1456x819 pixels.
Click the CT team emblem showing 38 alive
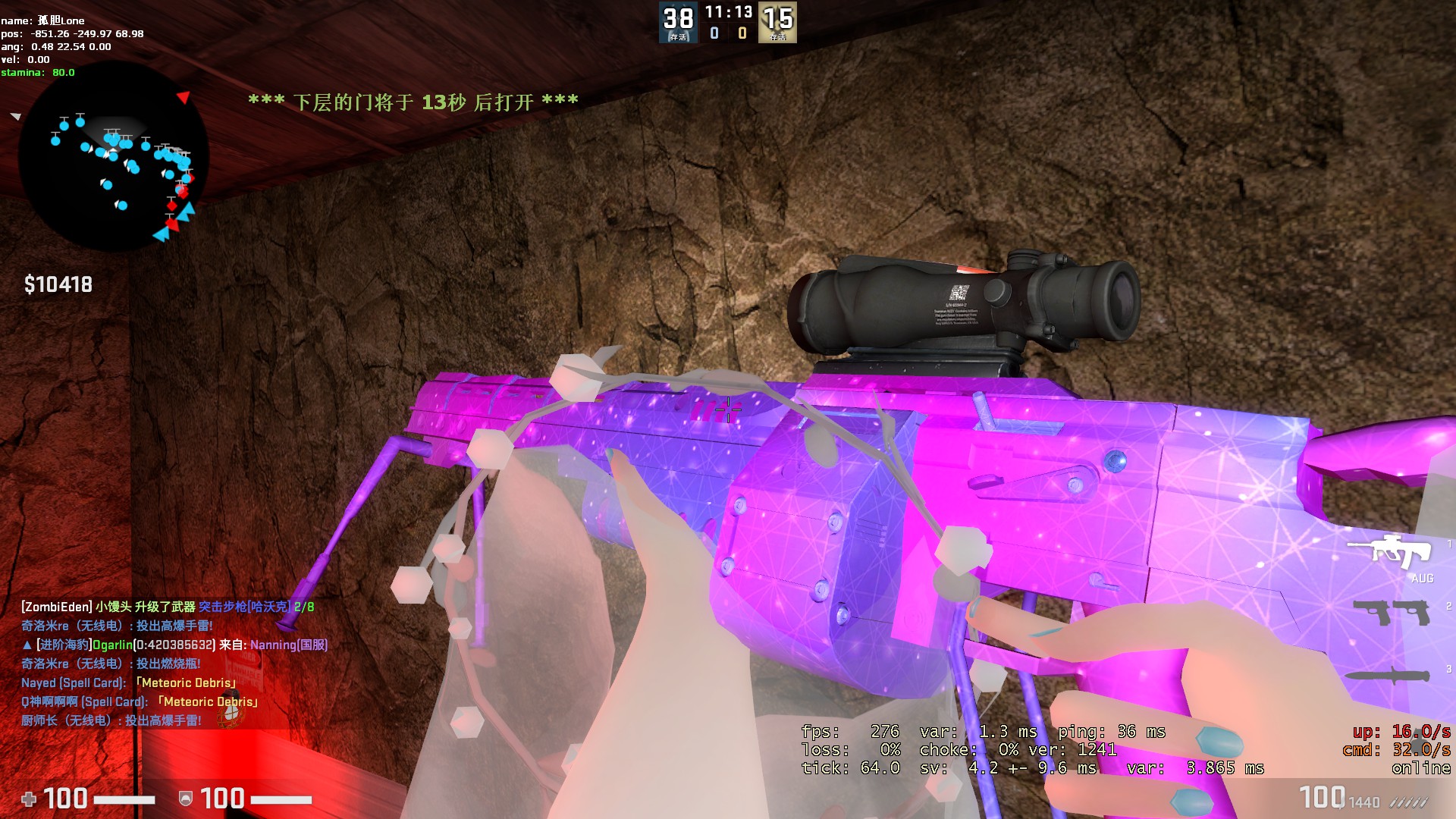(x=677, y=21)
